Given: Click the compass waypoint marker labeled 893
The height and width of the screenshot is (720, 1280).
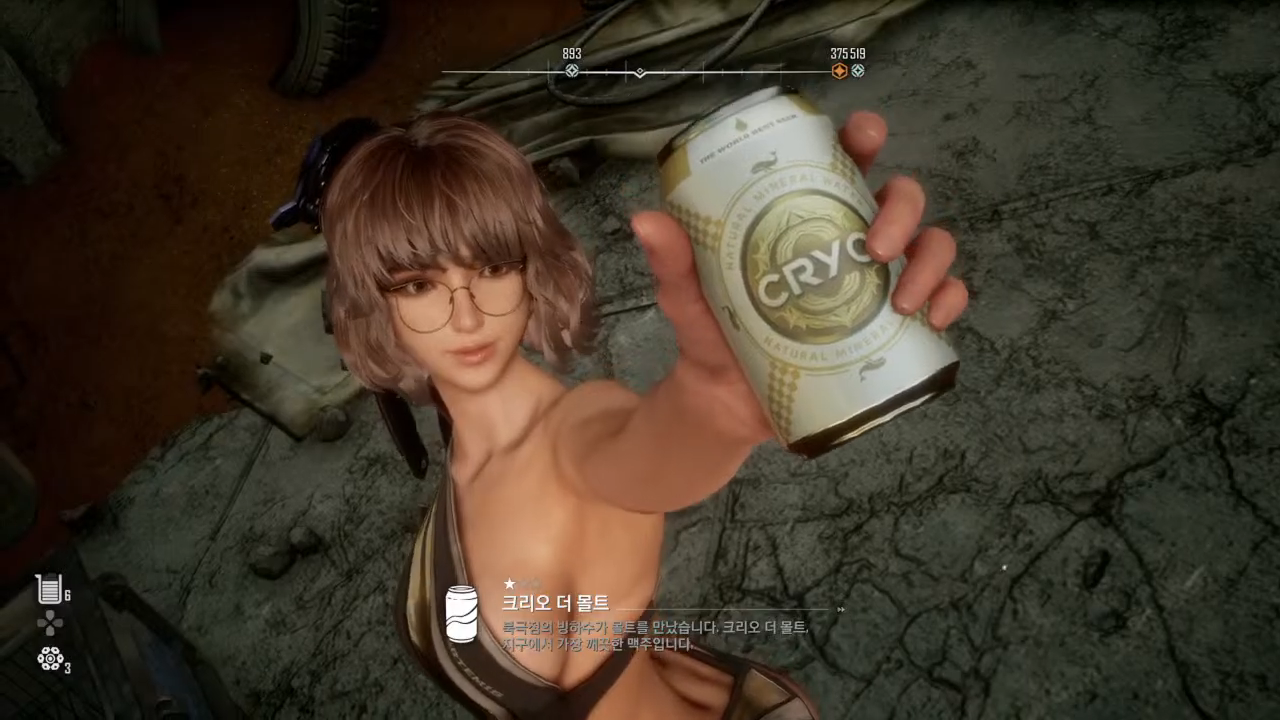Looking at the screenshot, I should [572, 71].
